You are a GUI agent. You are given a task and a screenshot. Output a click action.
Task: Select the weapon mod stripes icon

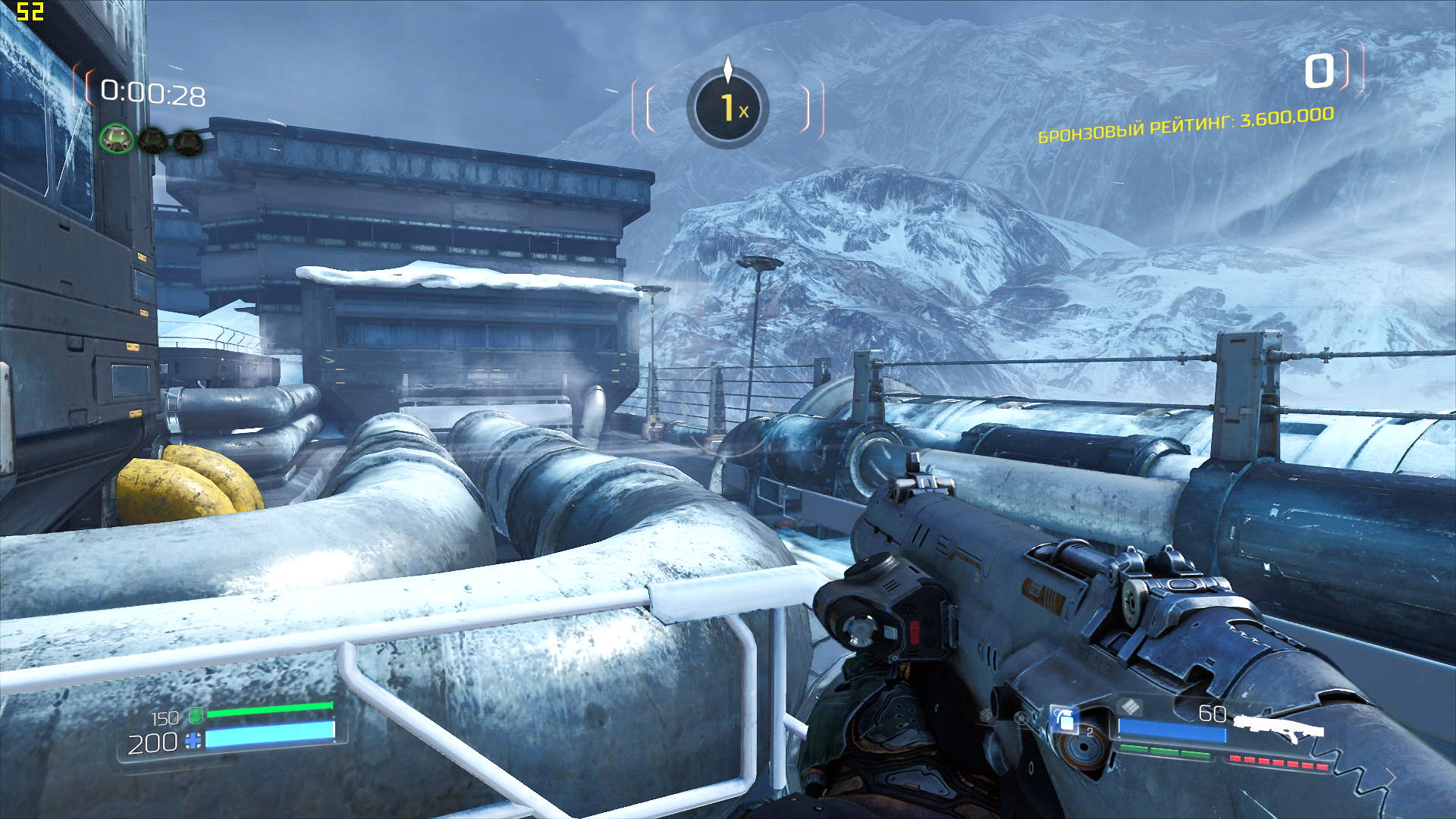coord(1130,707)
